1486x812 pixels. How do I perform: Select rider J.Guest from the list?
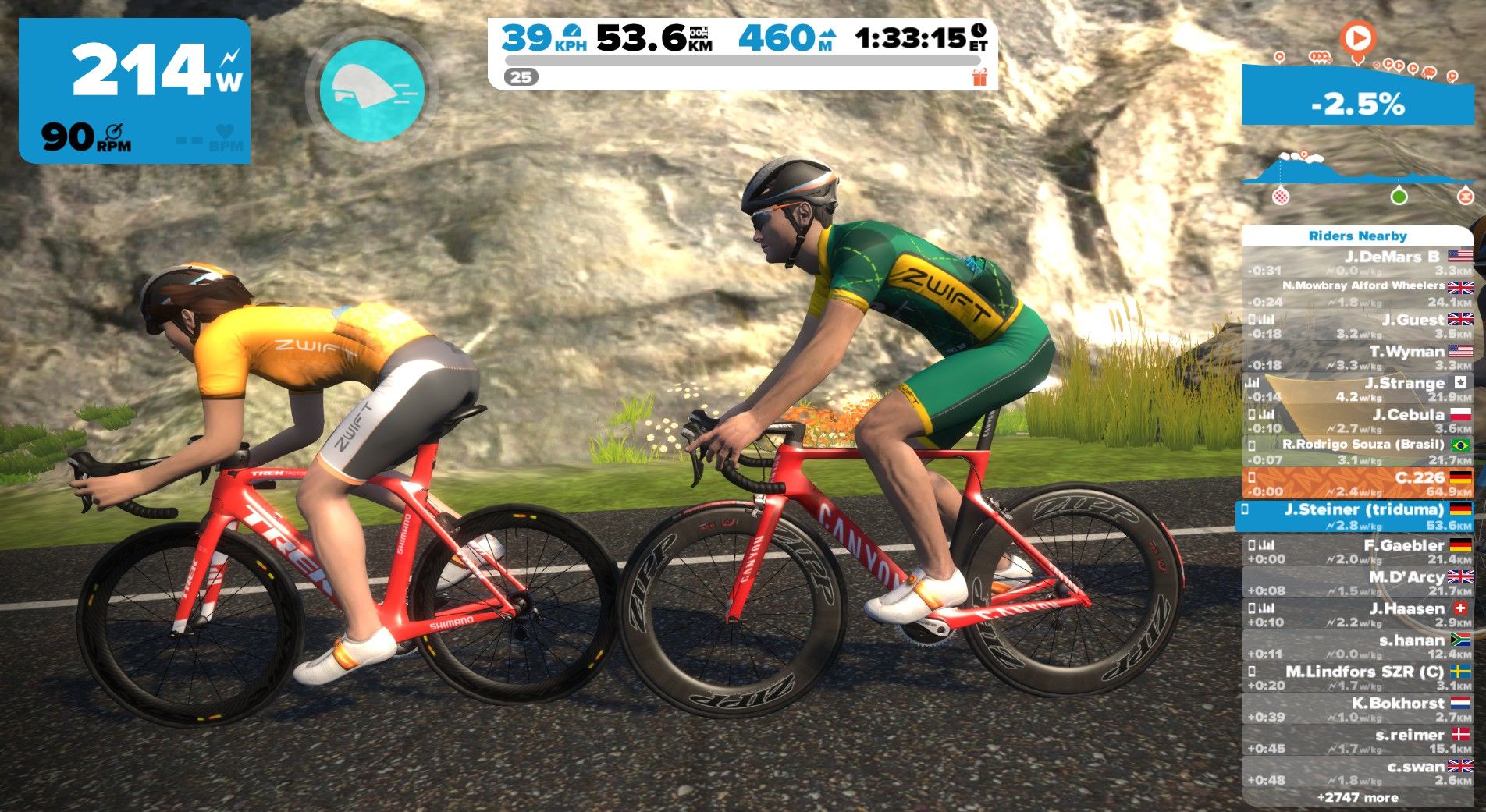coord(1358,326)
